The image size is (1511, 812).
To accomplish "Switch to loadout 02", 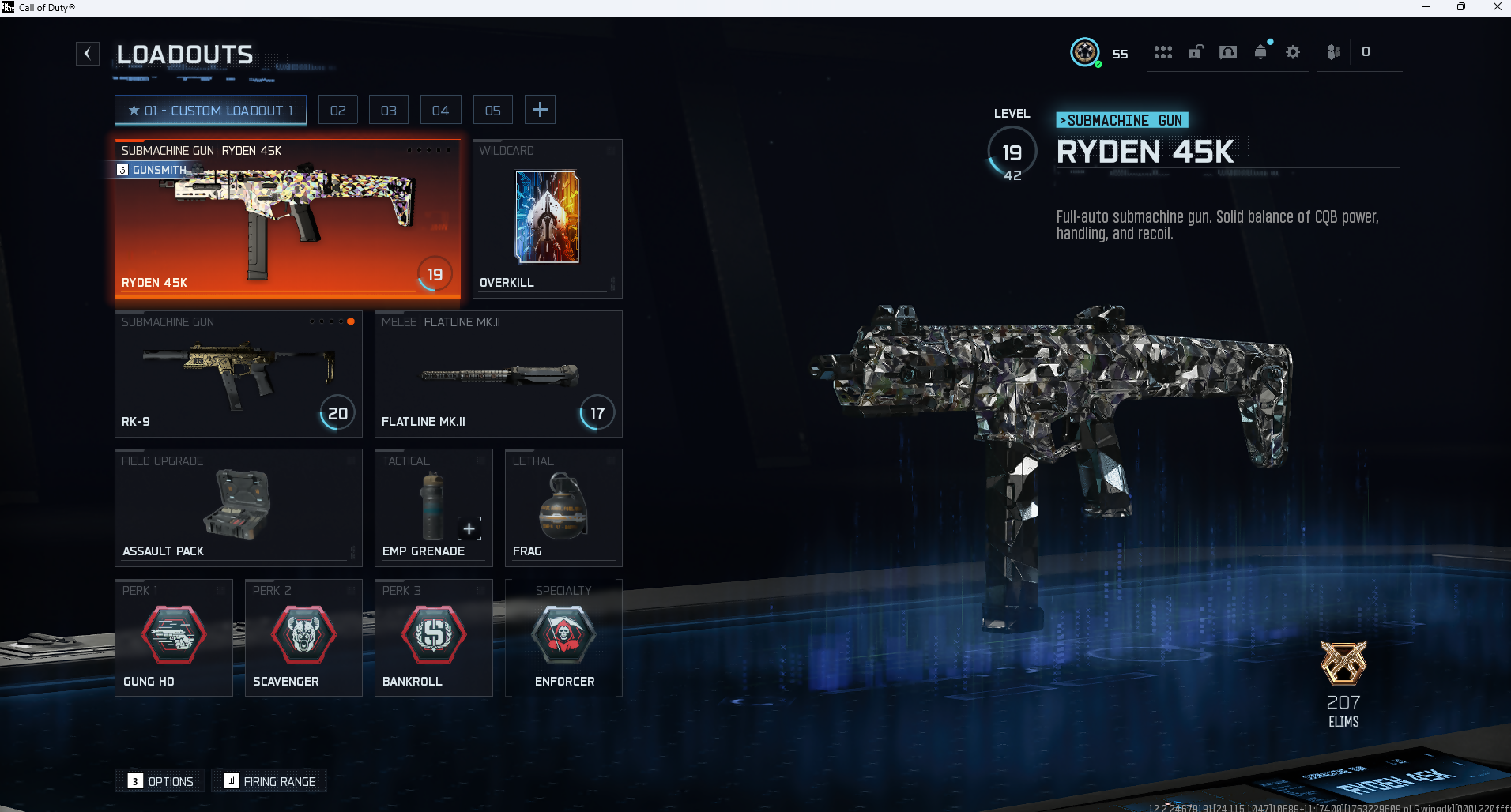I will (338, 111).
